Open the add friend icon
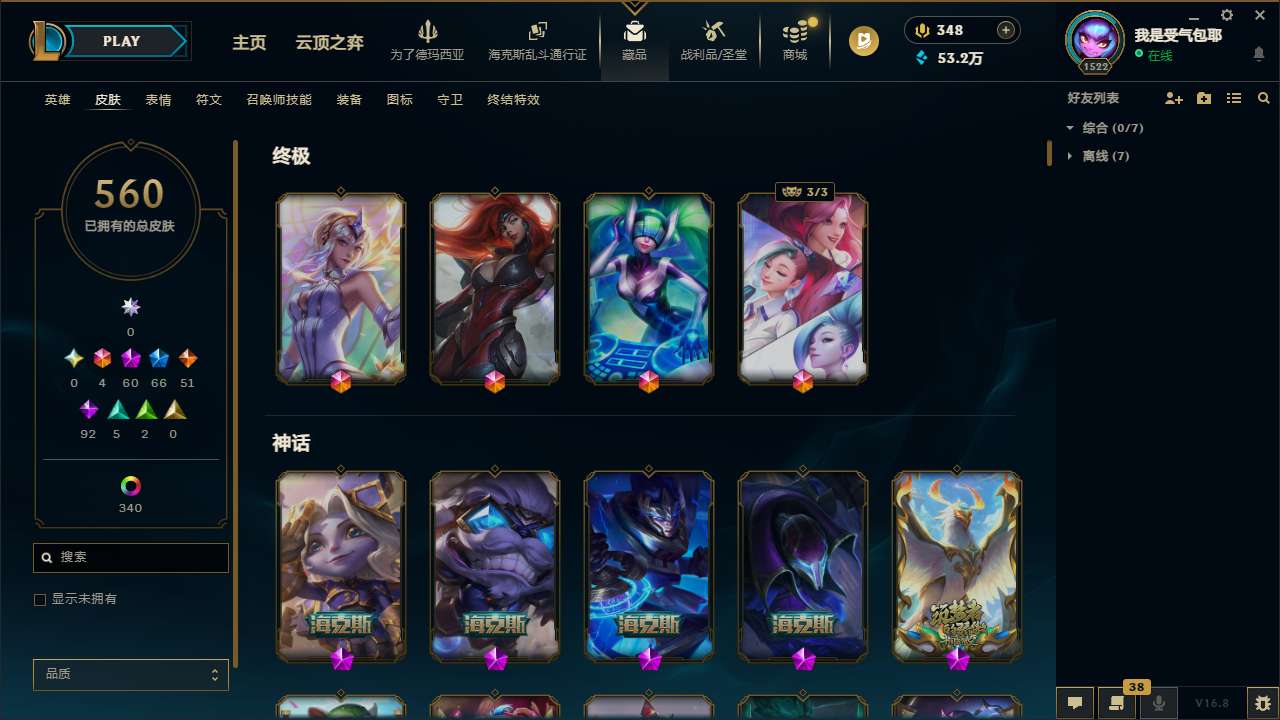The height and width of the screenshot is (720, 1280). (x=1172, y=97)
